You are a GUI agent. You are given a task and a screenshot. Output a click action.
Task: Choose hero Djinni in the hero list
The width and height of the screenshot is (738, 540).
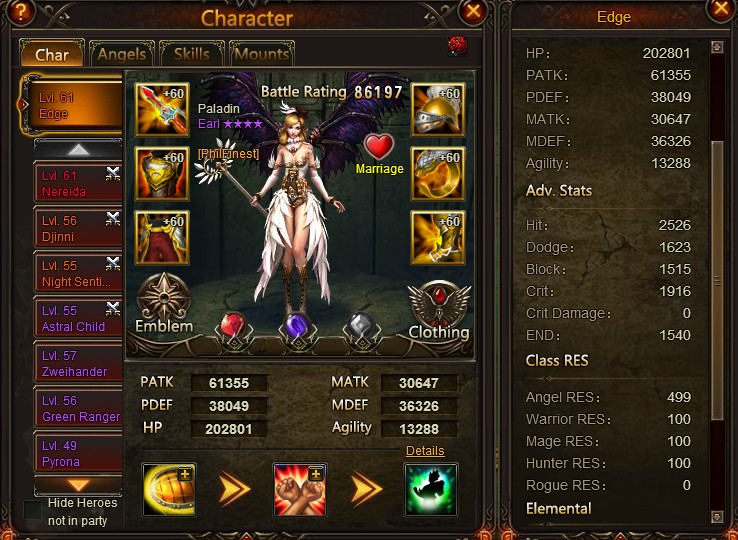77,228
